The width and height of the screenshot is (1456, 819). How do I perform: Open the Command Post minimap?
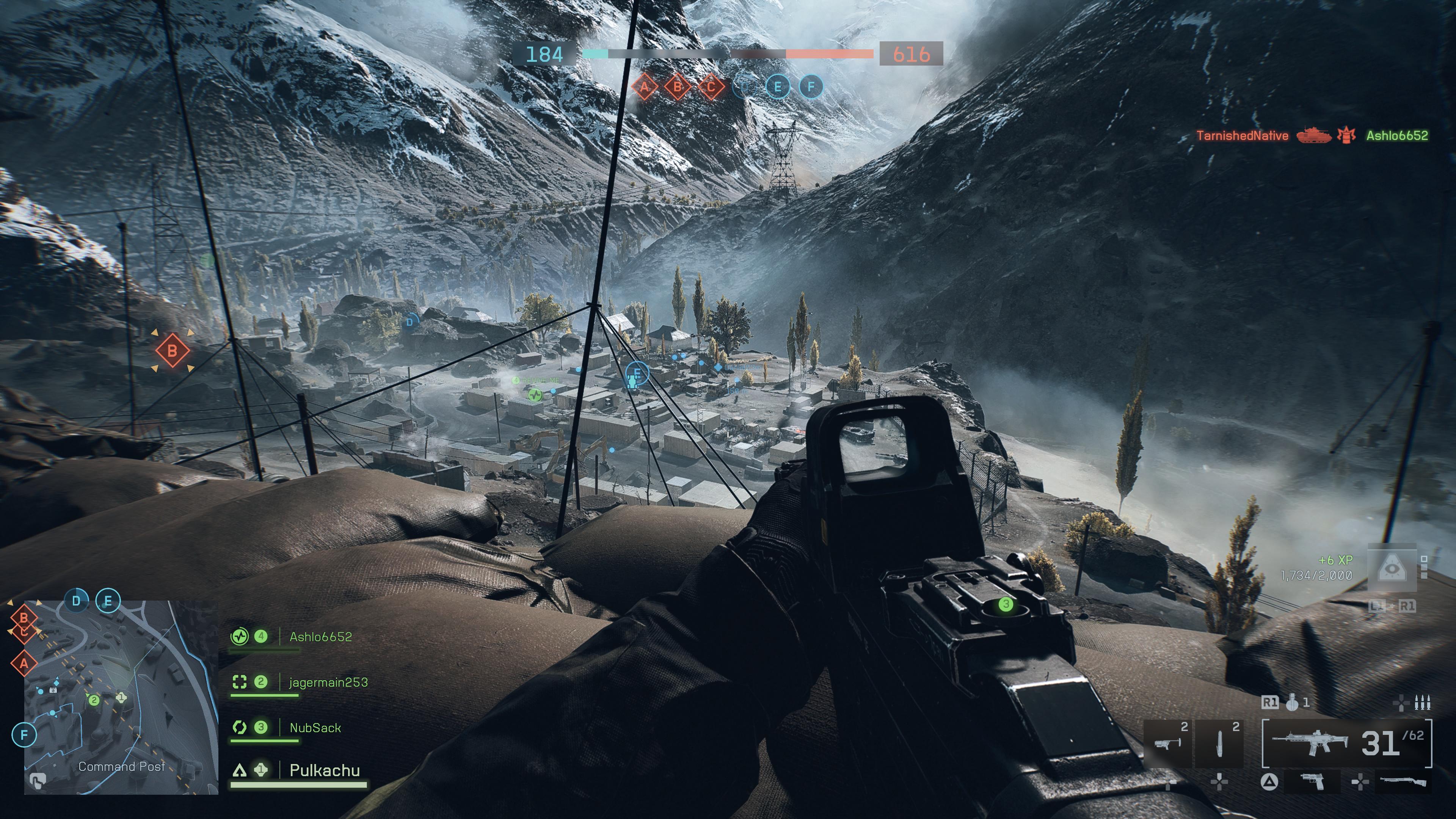pyautogui.click(x=121, y=698)
